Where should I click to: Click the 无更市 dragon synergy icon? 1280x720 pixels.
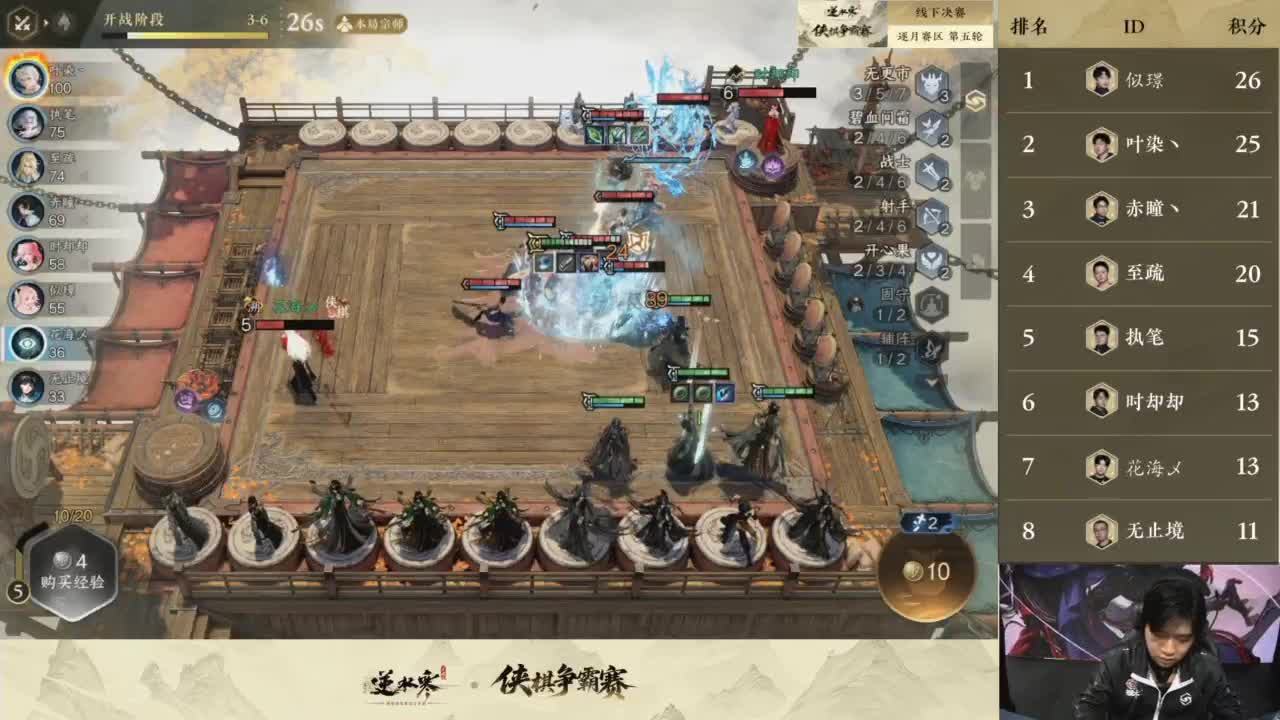(930, 83)
